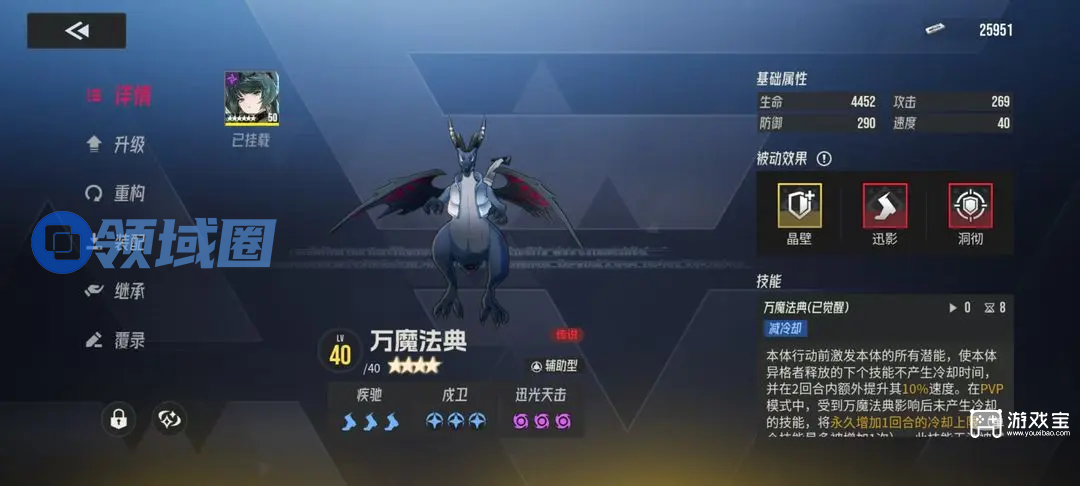Select the 疾驰 trait icons

370,421
